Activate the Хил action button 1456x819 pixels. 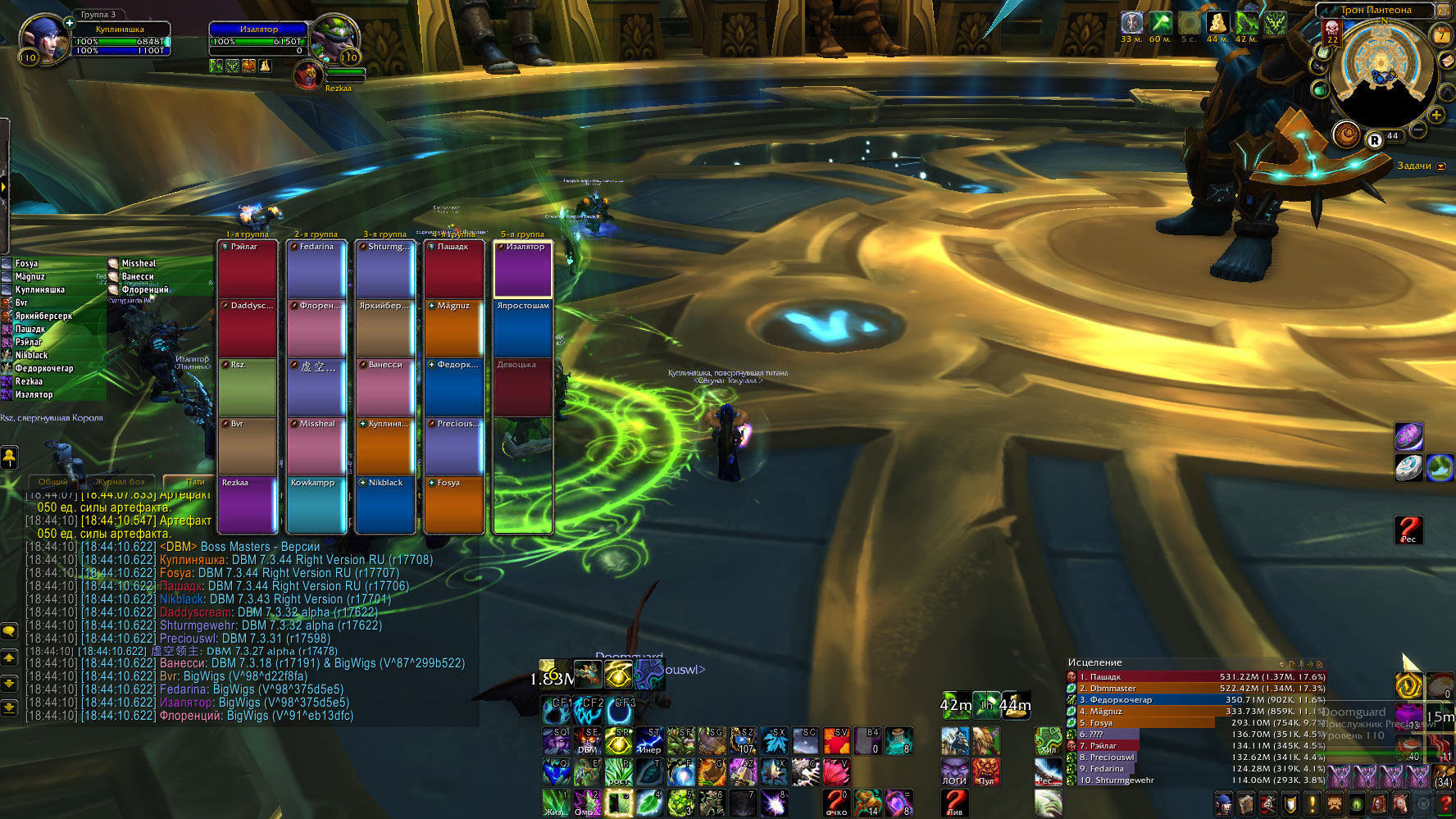coord(1049,741)
